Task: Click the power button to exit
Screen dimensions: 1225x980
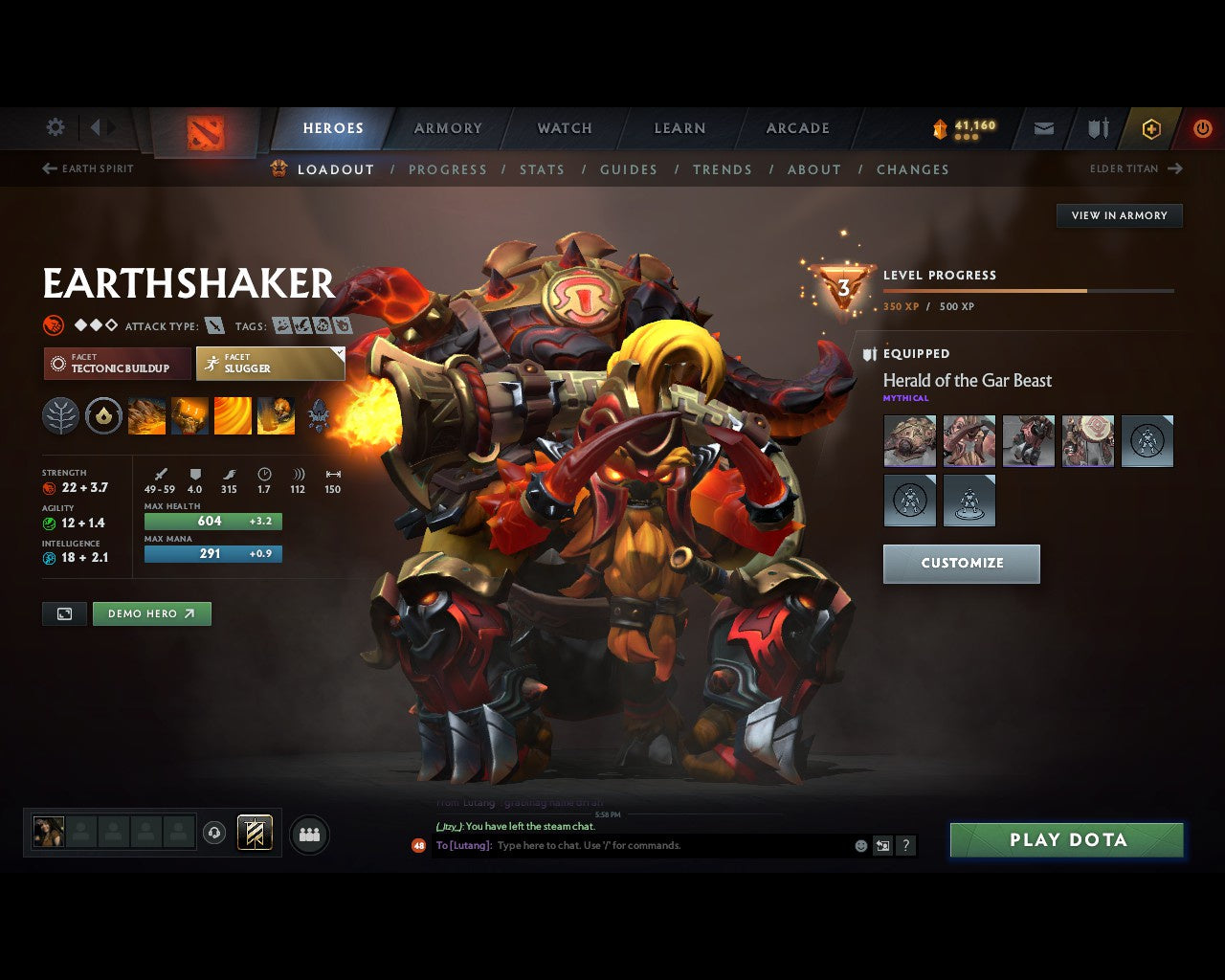Action: tap(1203, 128)
